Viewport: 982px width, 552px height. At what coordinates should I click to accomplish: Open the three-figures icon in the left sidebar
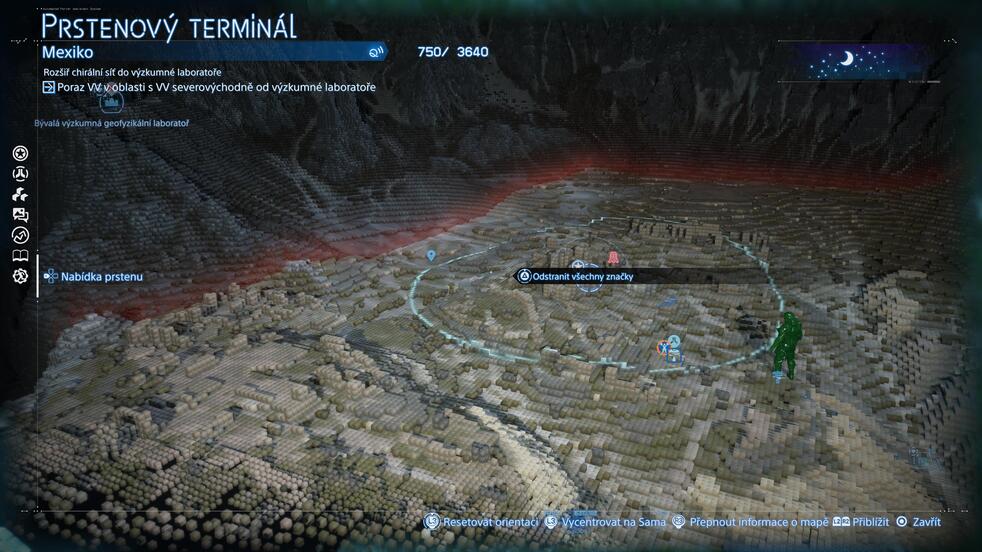[x=20, y=174]
